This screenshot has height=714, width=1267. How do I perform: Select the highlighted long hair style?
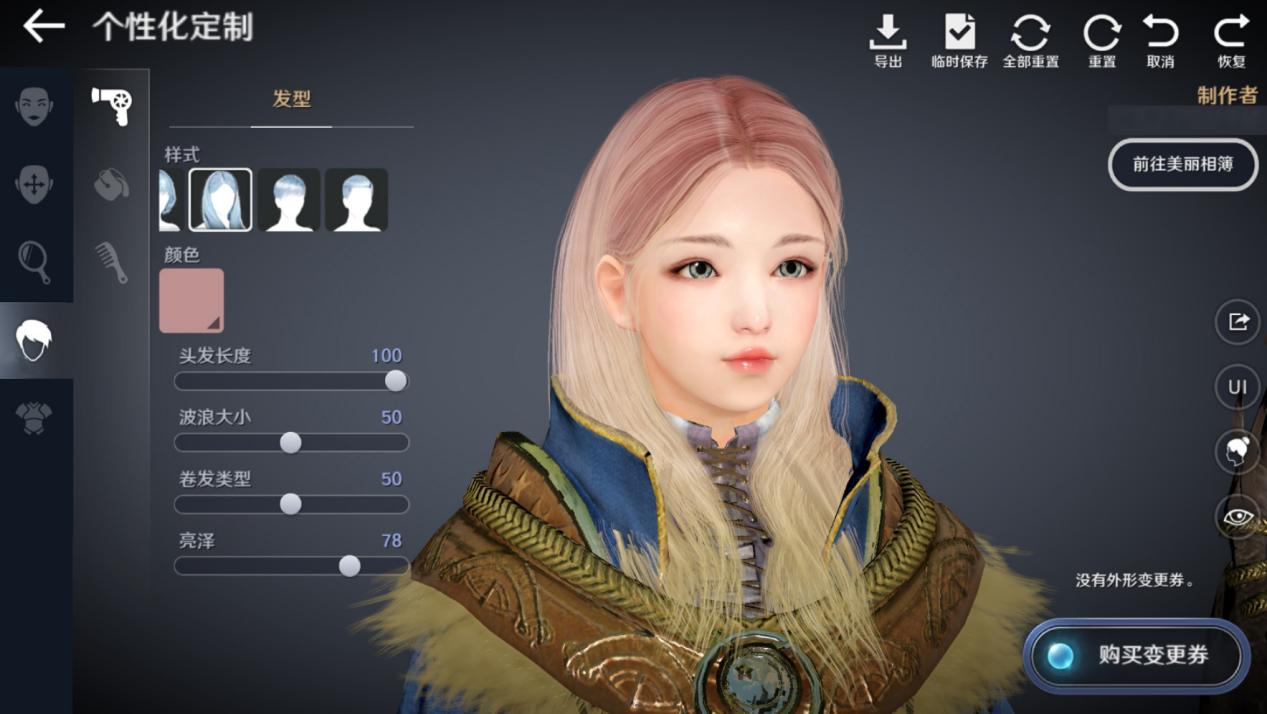point(221,200)
